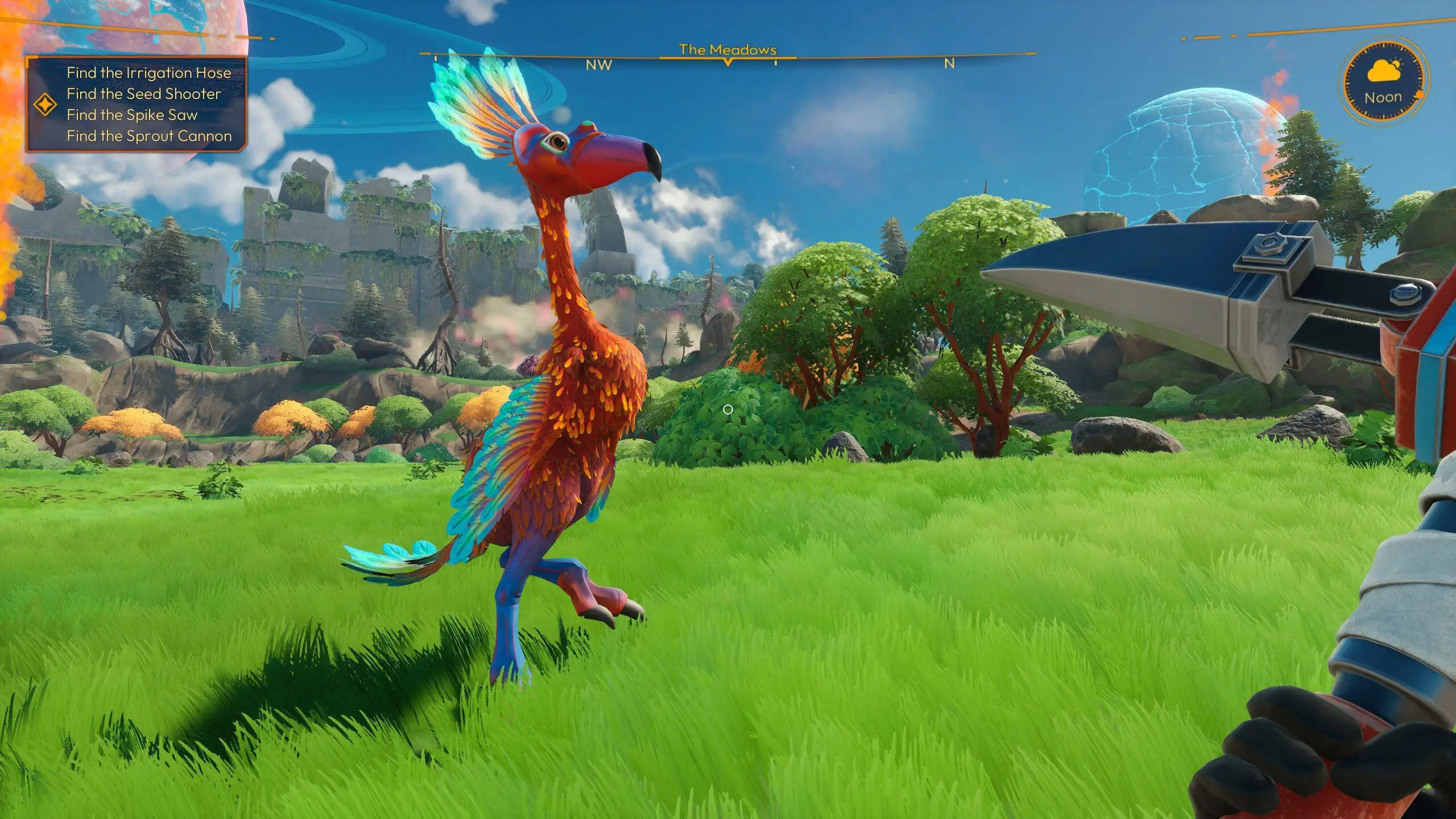Click the diamond quest tracker icon
Image resolution: width=1456 pixels, height=819 pixels.
(45, 105)
